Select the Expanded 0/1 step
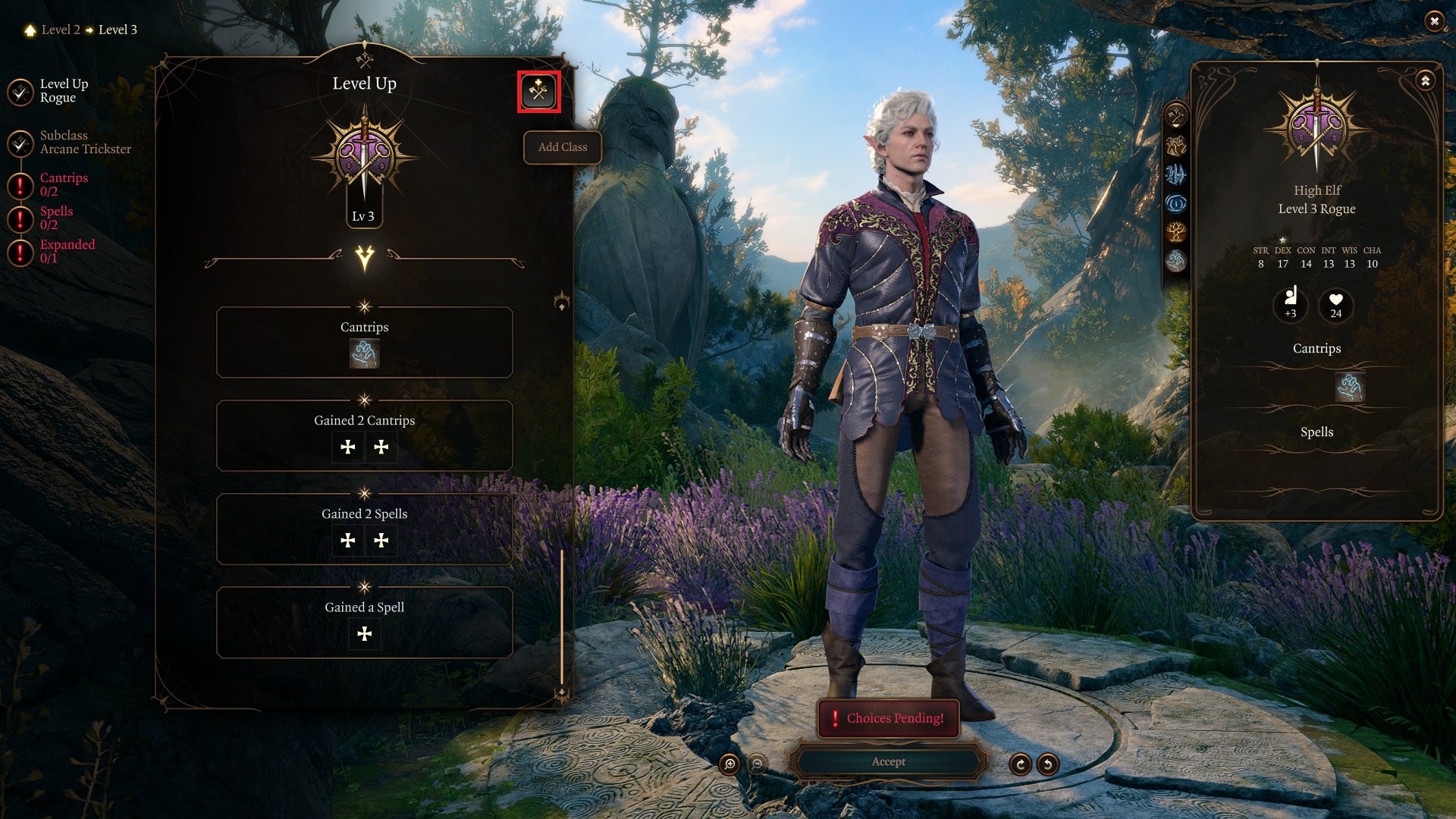Screen dimensions: 1456x819 tap(66, 251)
